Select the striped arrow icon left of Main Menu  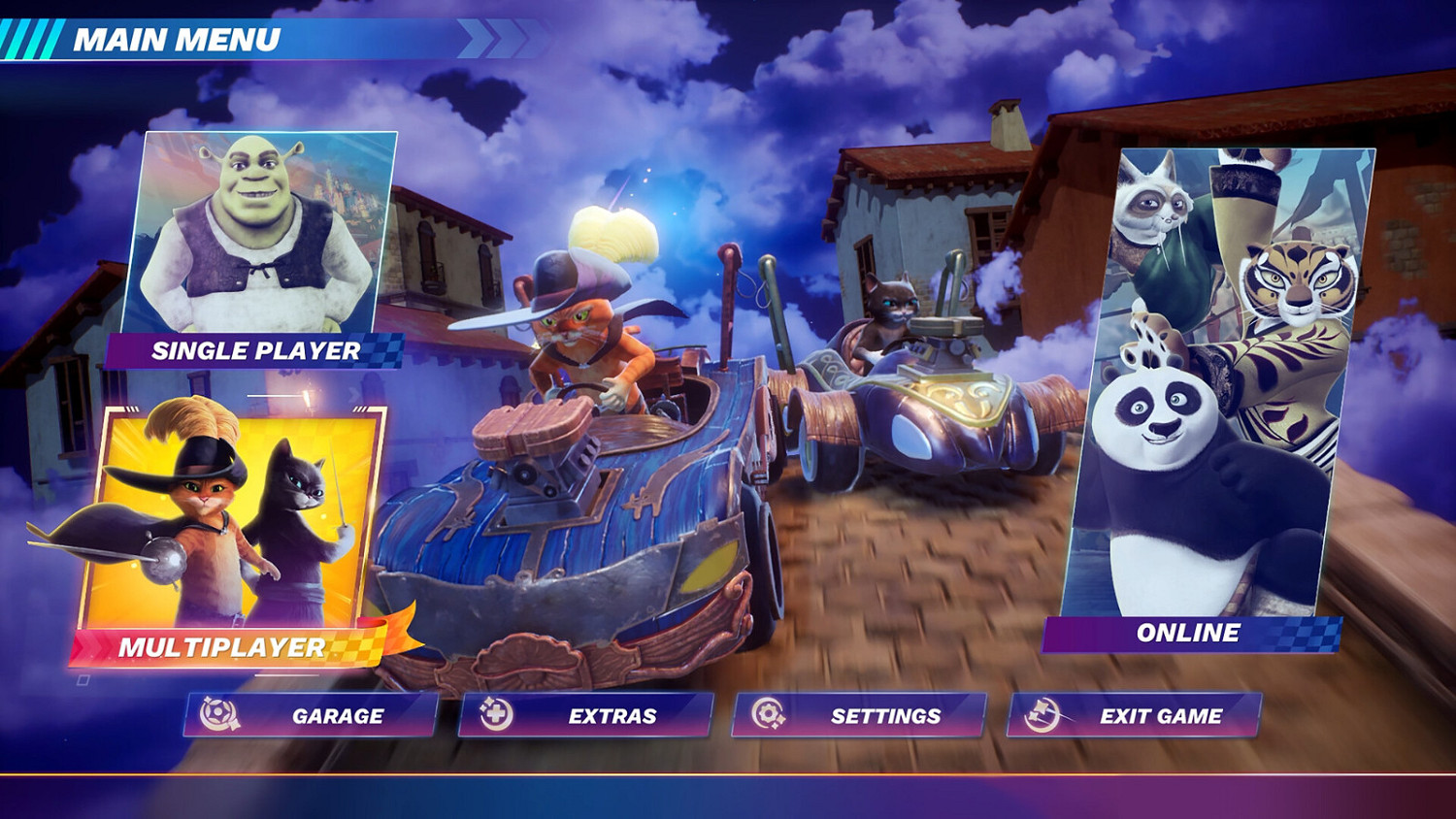click(29, 37)
